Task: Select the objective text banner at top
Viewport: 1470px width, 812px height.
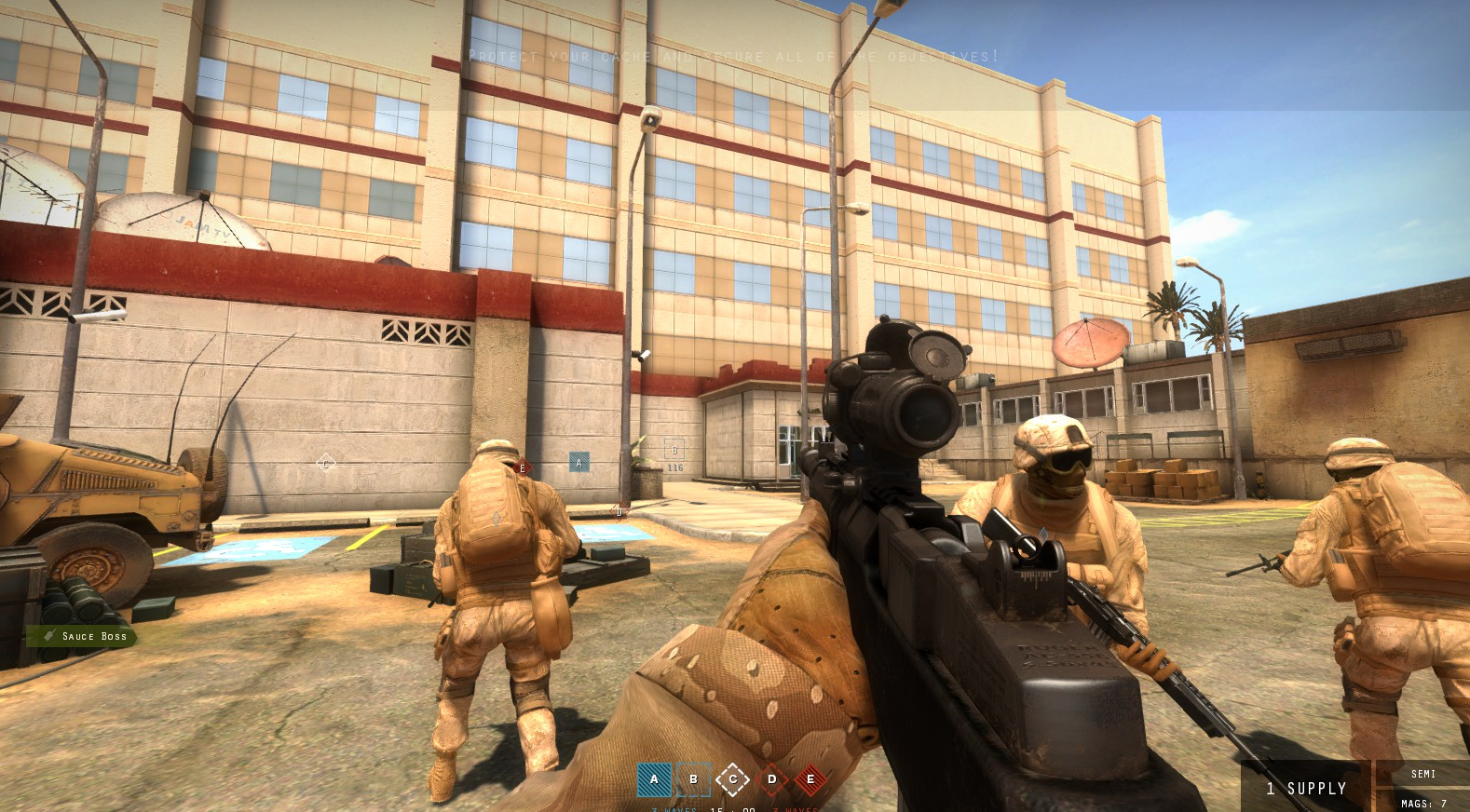Action: point(735,56)
